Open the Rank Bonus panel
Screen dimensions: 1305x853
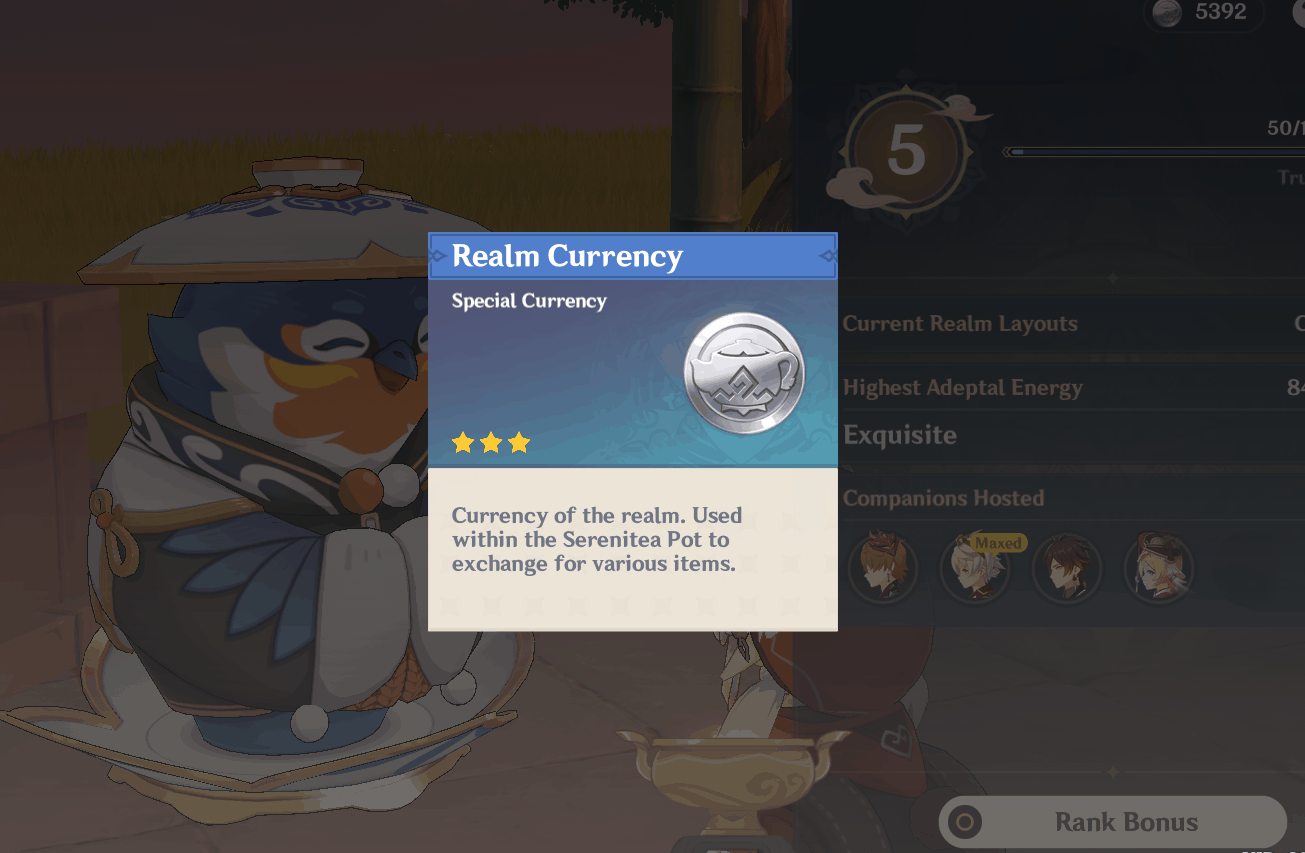(x=1112, y=822)
